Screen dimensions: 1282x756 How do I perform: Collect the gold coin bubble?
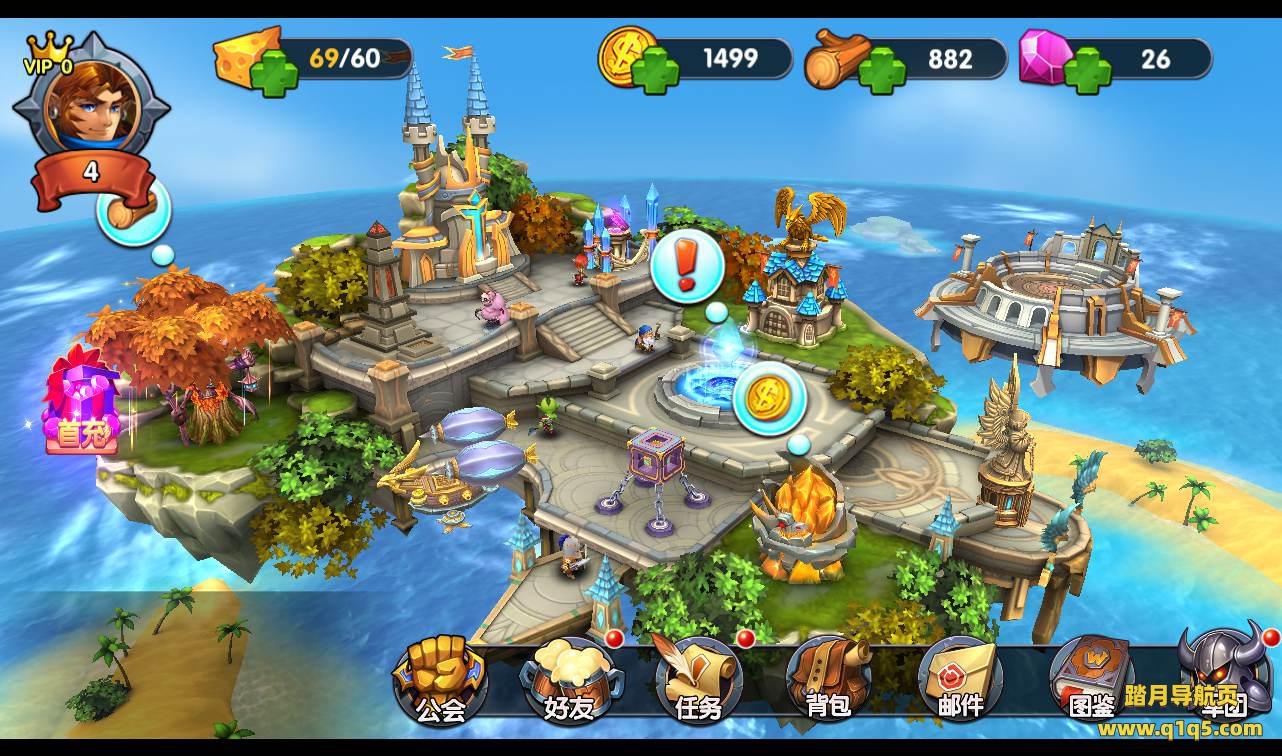pyautogui.click(x=770, y=397)
